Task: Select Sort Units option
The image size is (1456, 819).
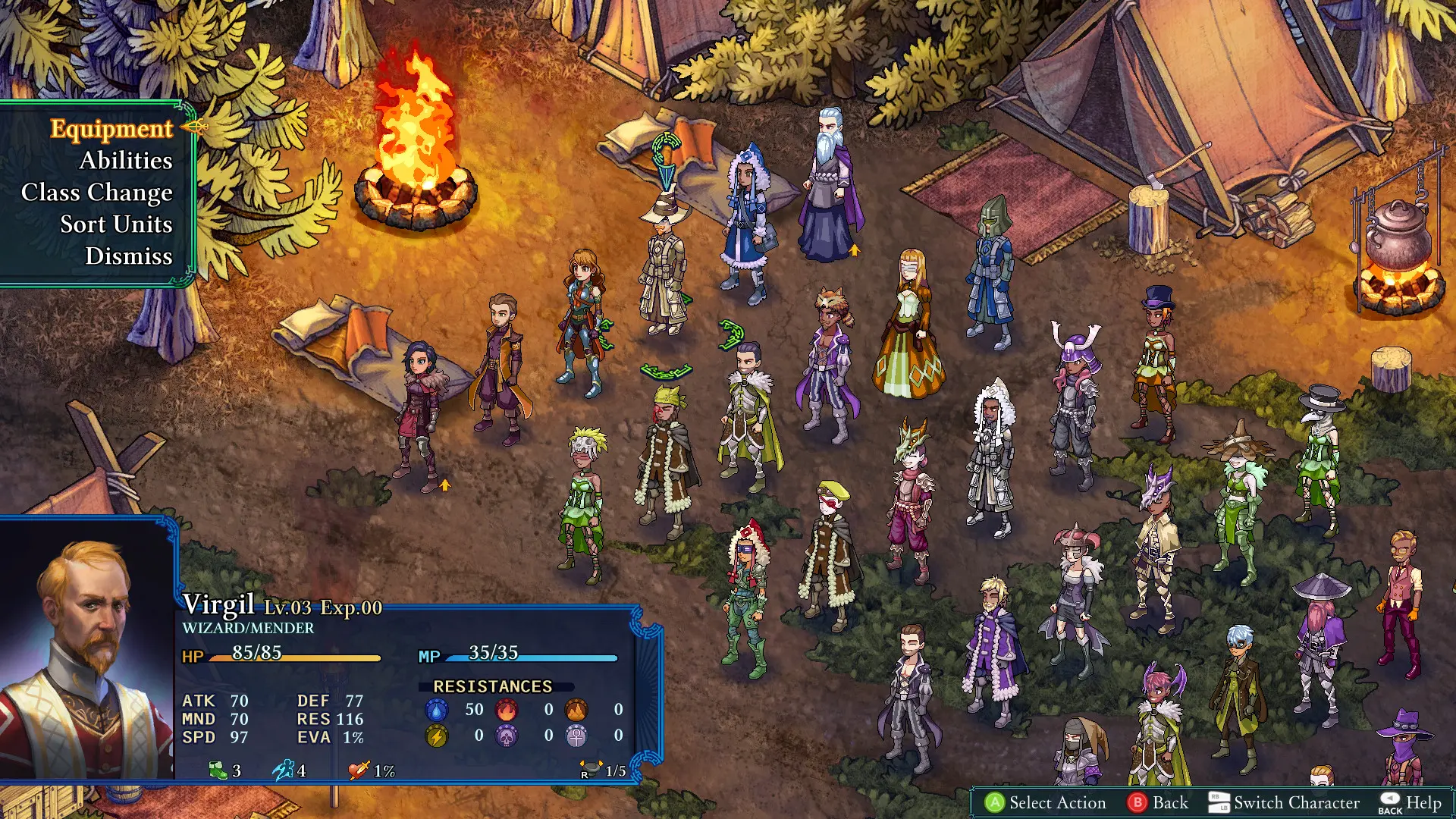Action: [x=116, y=224]
